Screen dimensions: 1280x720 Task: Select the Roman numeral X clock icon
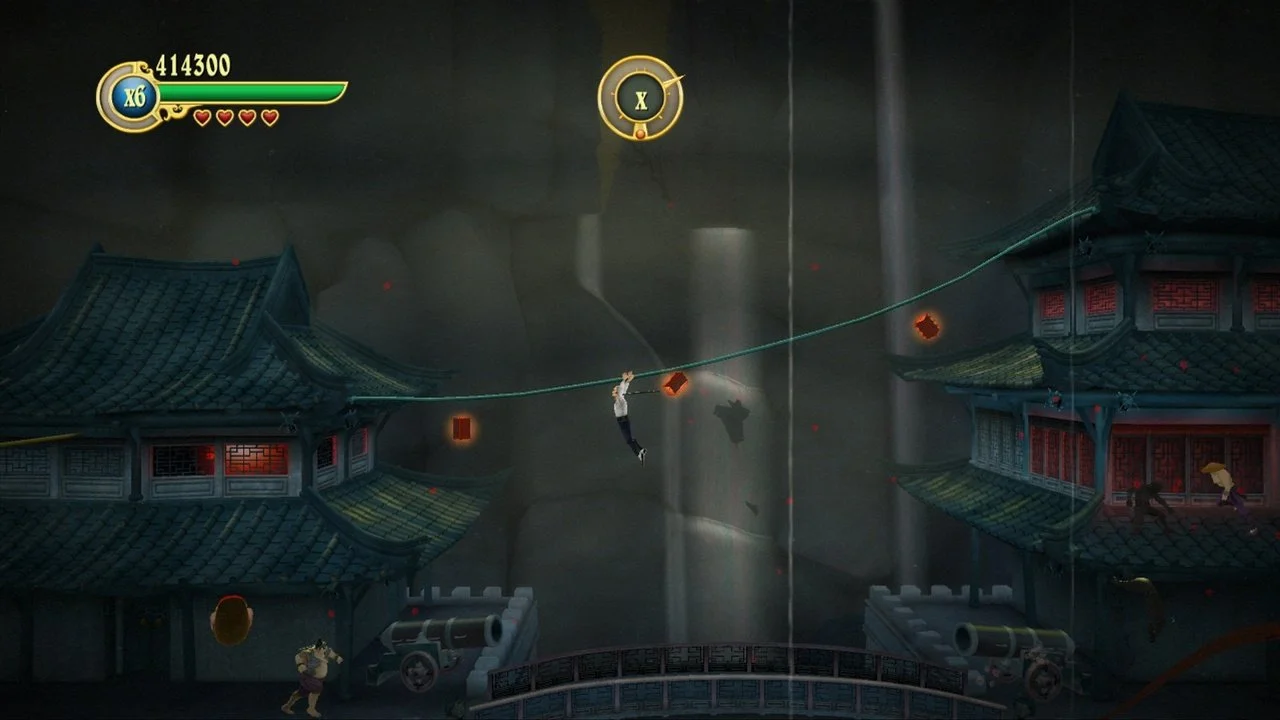click(641, 99)
